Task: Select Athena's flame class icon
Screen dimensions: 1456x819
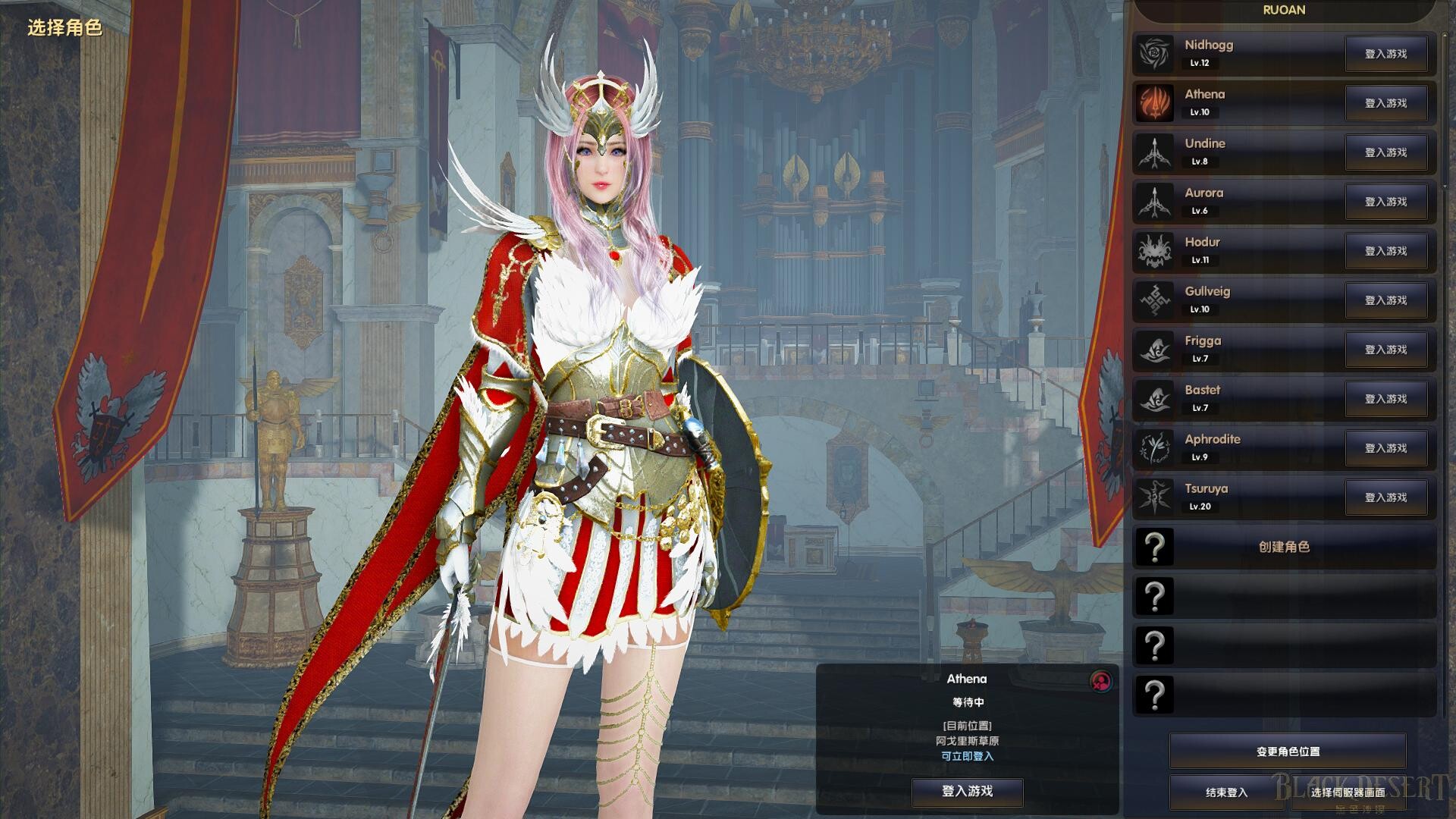Action: (1154, 102)
